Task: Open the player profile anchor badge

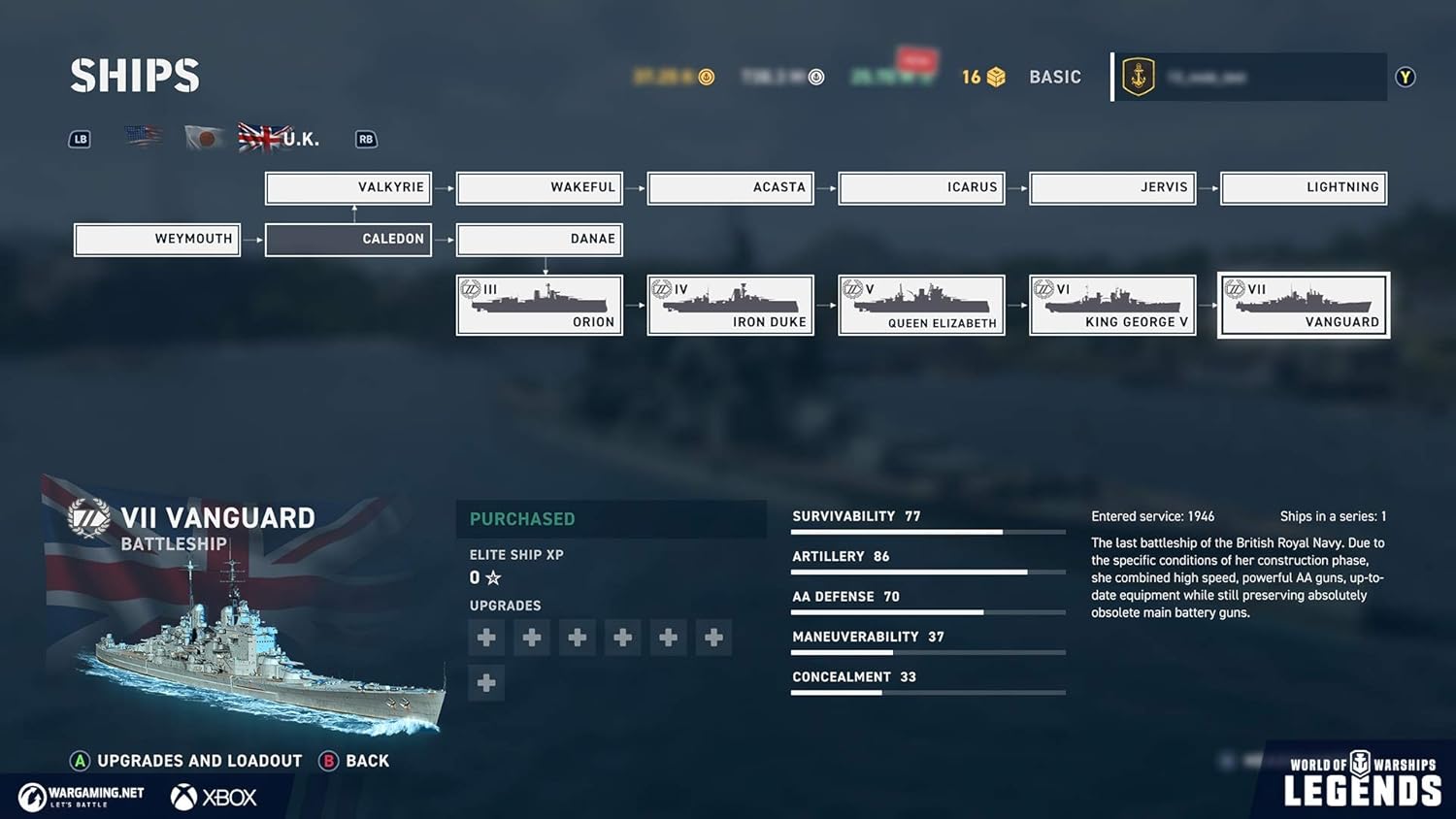Action: click(x=1138, y=77)
